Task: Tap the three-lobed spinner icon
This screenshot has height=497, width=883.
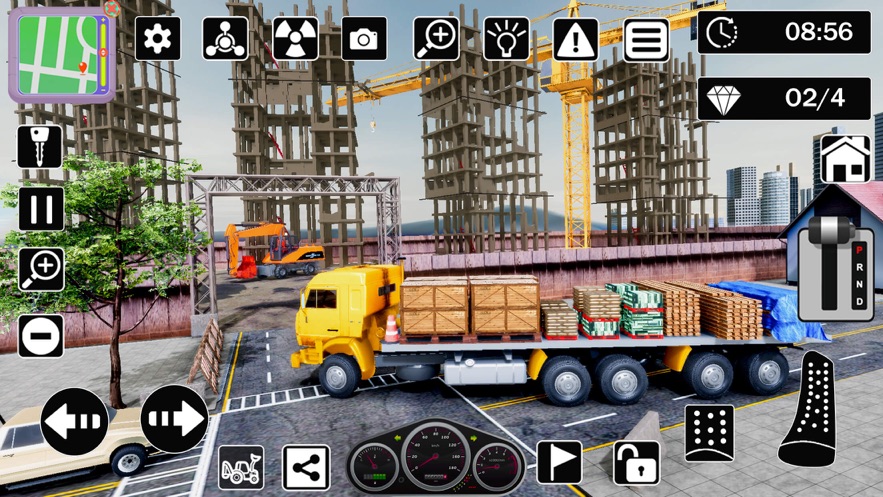Action: 225,39
